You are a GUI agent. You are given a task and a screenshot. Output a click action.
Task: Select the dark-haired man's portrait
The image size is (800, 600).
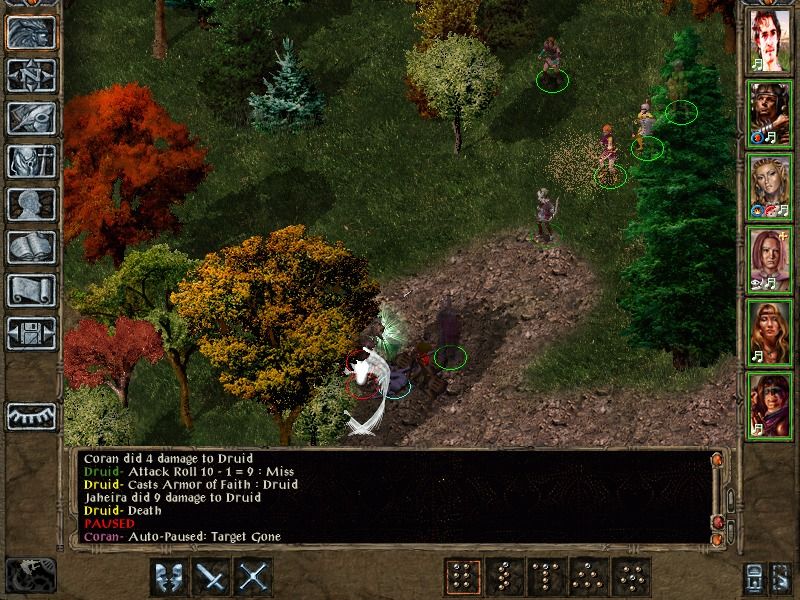coord(770,40)
